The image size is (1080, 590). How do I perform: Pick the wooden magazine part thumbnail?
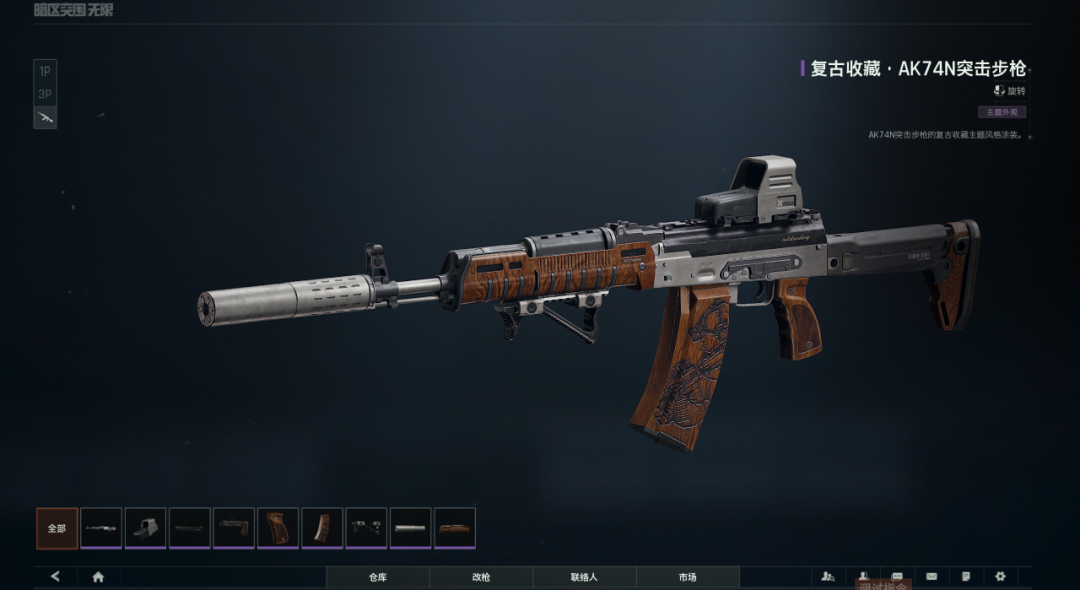coord(322,528)
